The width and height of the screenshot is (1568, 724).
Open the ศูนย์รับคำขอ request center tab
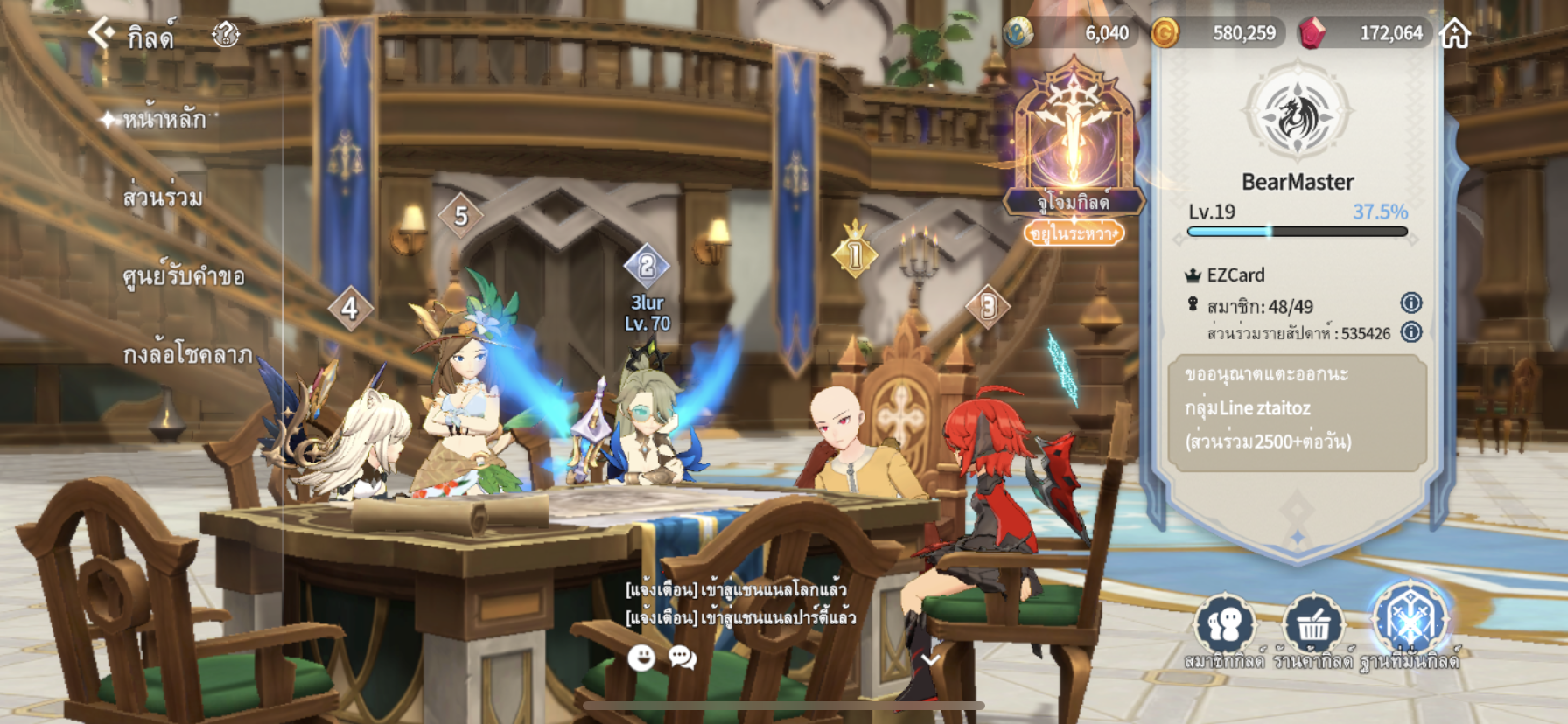coord(183,276)
